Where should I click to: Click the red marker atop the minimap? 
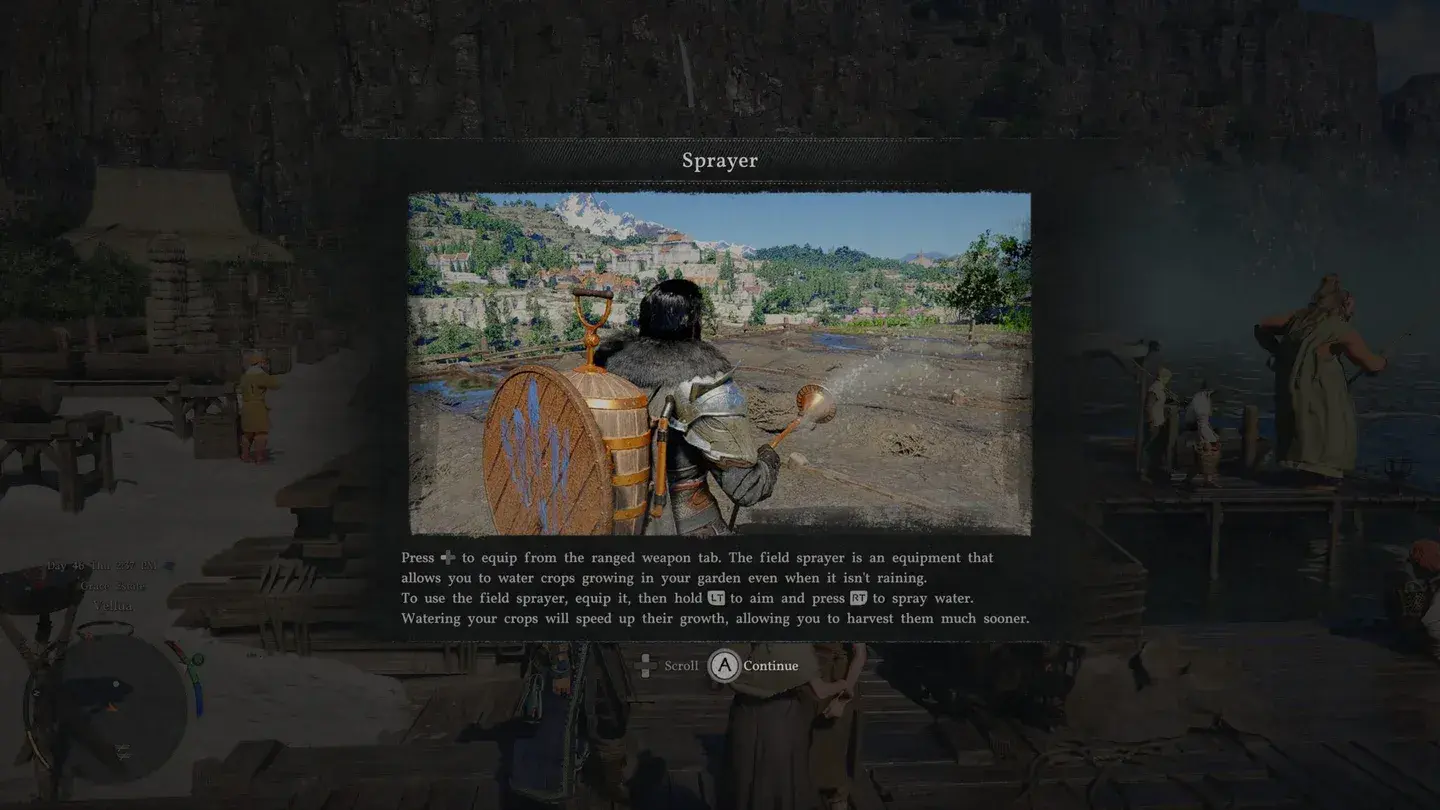pyautogui.click(x=88, y=636)
